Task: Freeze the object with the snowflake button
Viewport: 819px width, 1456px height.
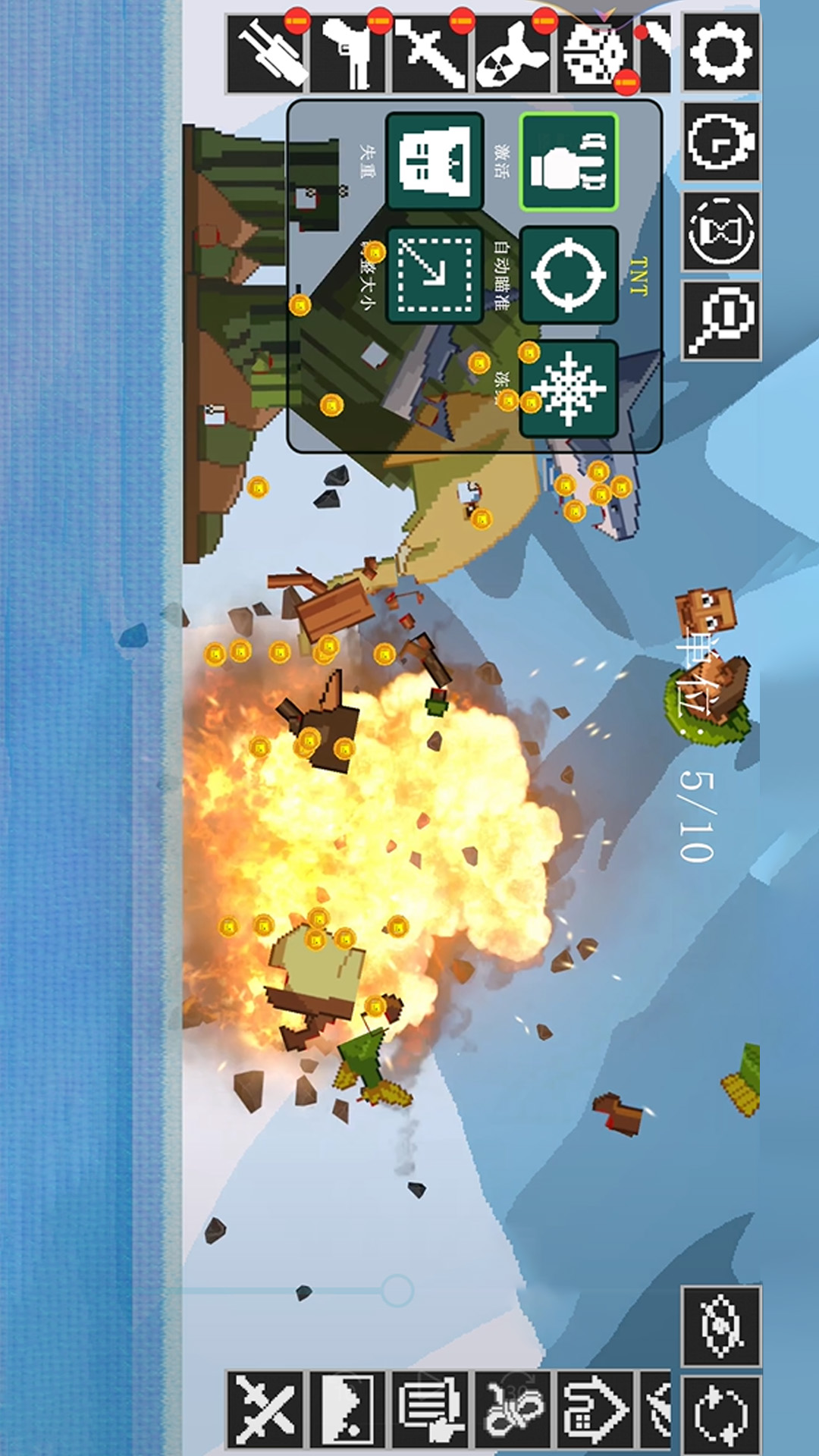Action: (x=568, y=388)
